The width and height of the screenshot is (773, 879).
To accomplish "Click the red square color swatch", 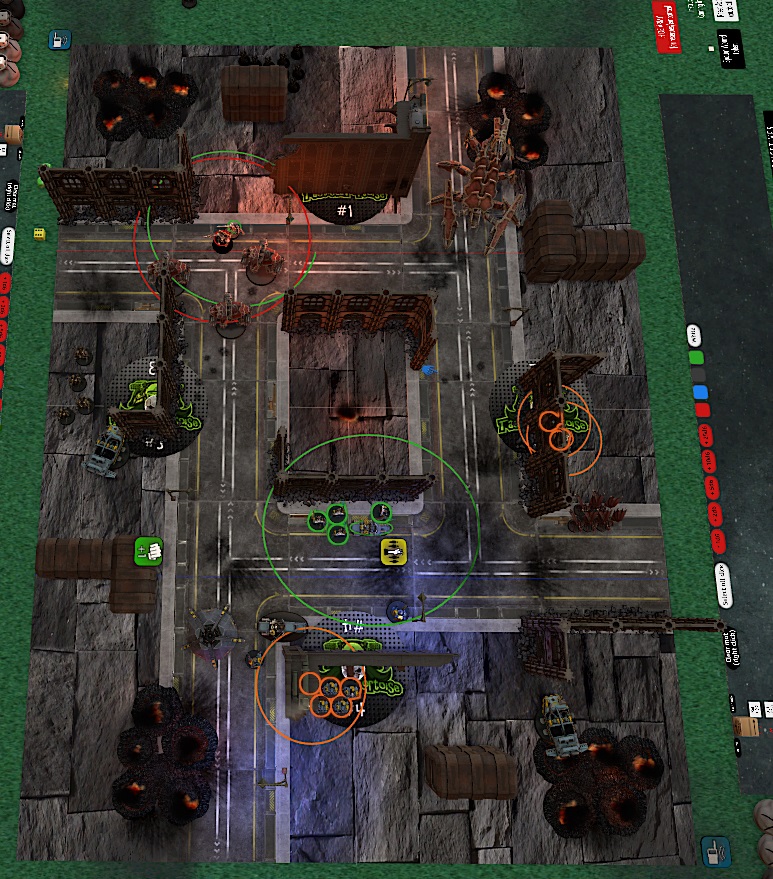I will pyautogui.click(x=702, y=409).
